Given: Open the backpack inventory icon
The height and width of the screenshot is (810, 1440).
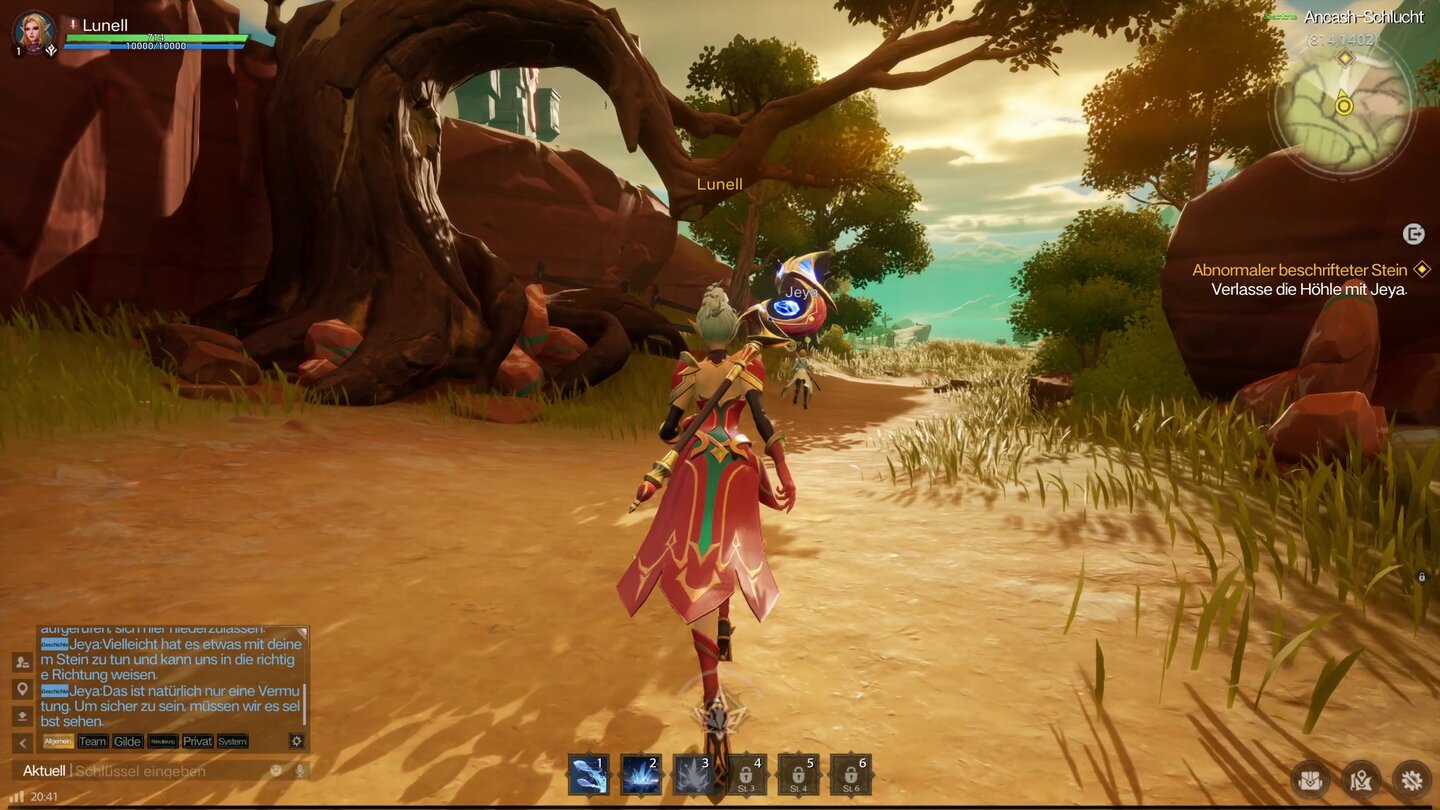Looking at the screenshot, I should [1310, 779].
